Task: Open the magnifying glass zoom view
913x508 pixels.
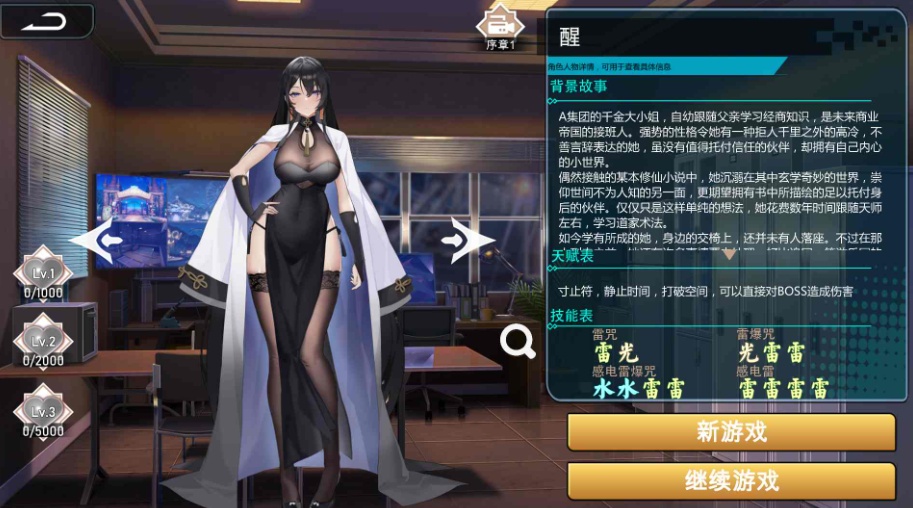Action: [x=518, y=342]
